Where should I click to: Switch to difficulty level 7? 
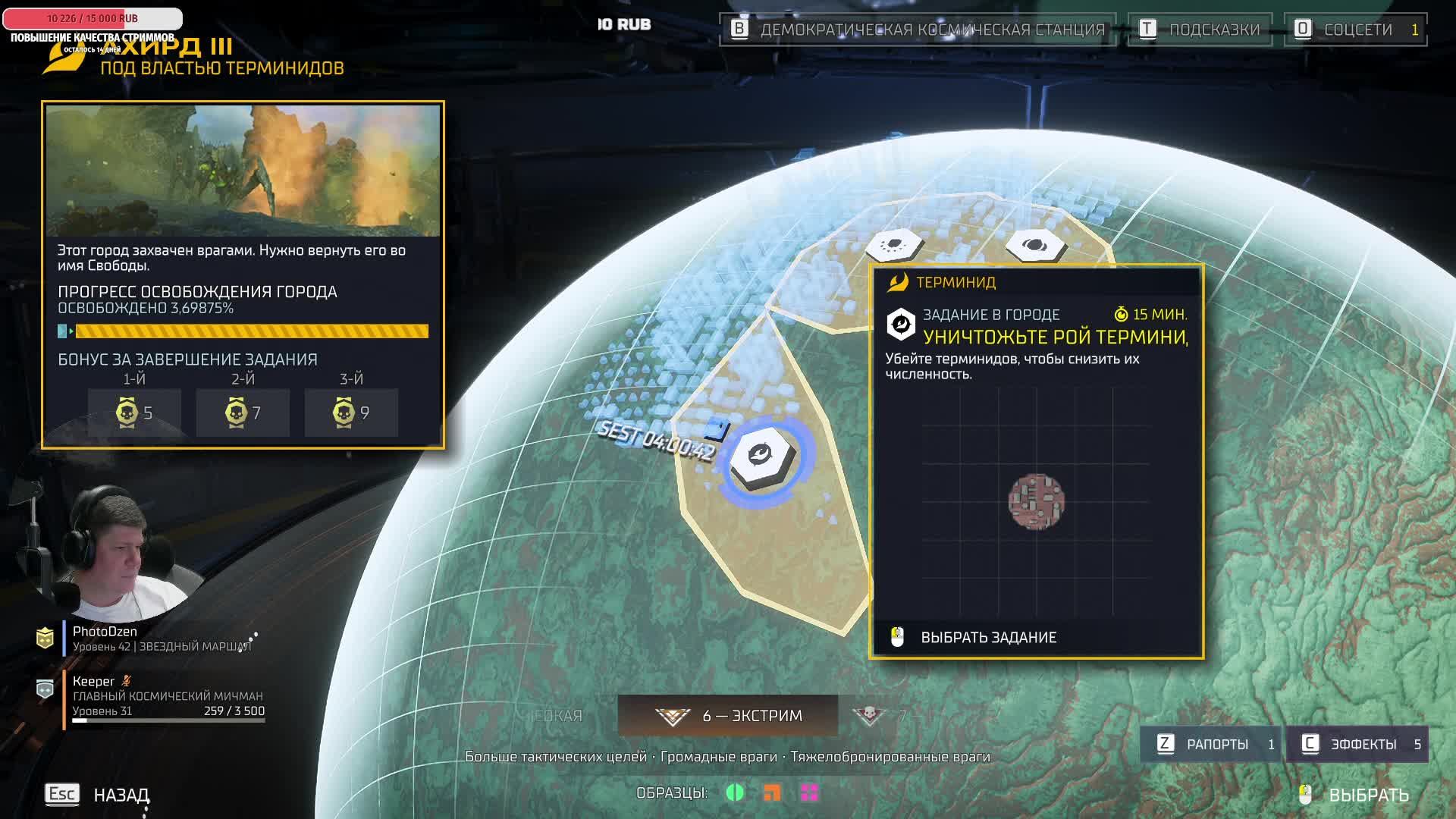pos(880,716)
